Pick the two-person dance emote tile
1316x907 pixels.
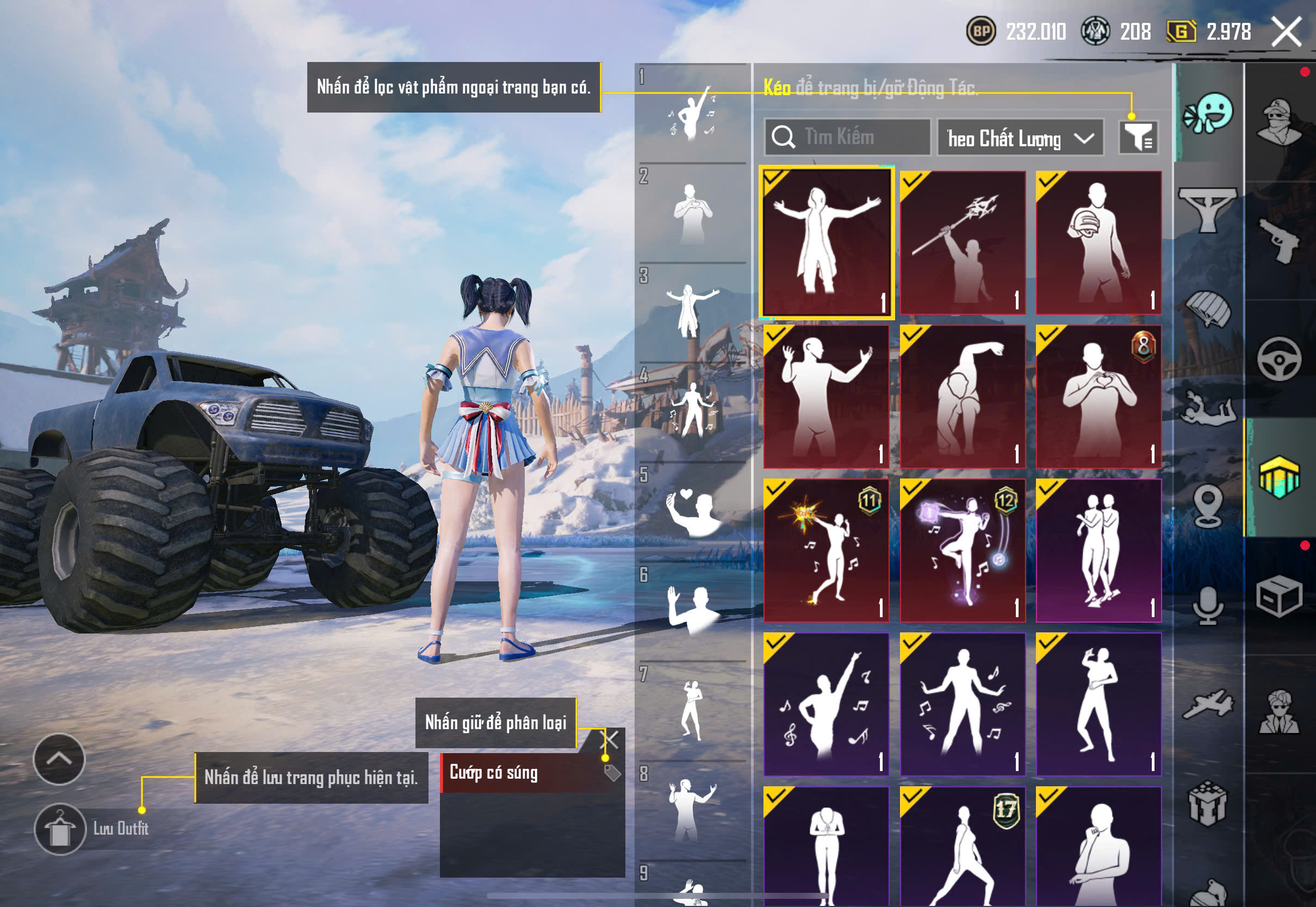[1098, 550]
